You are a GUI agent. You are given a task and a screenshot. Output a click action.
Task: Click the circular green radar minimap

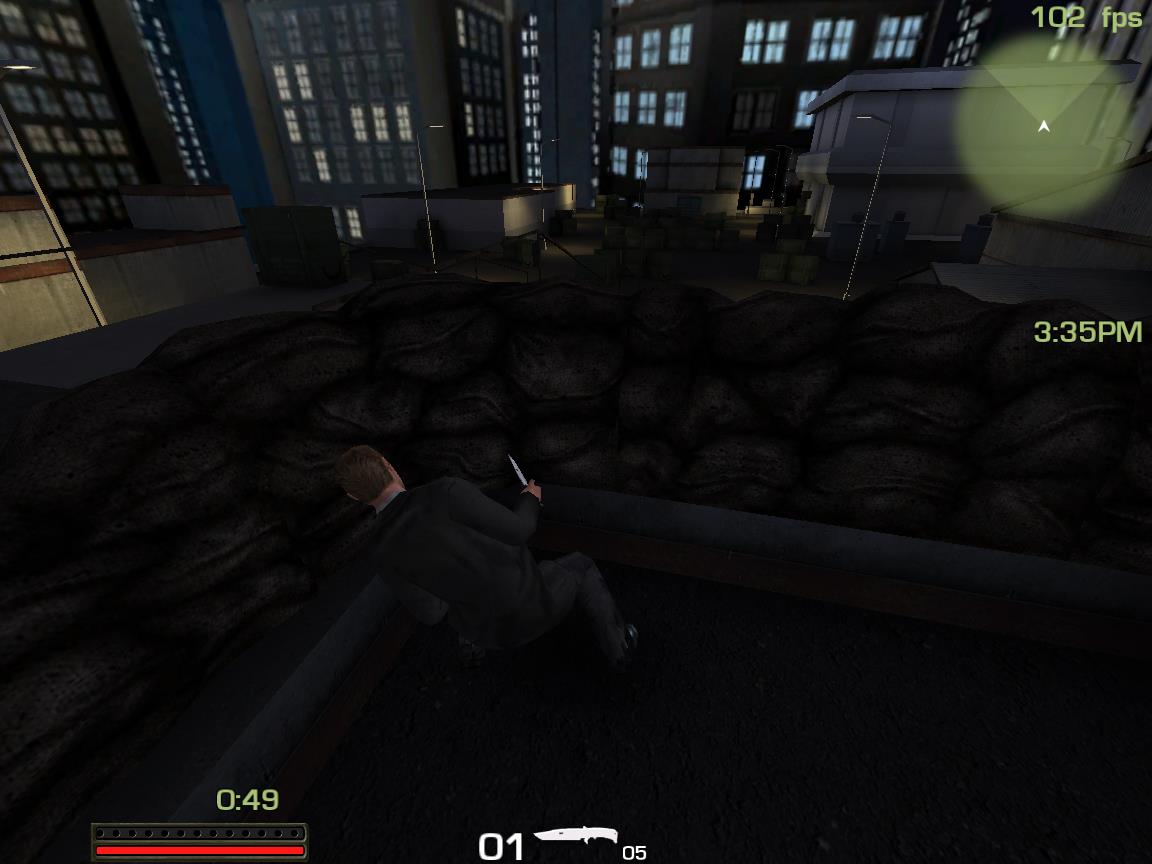point(1043,126)
